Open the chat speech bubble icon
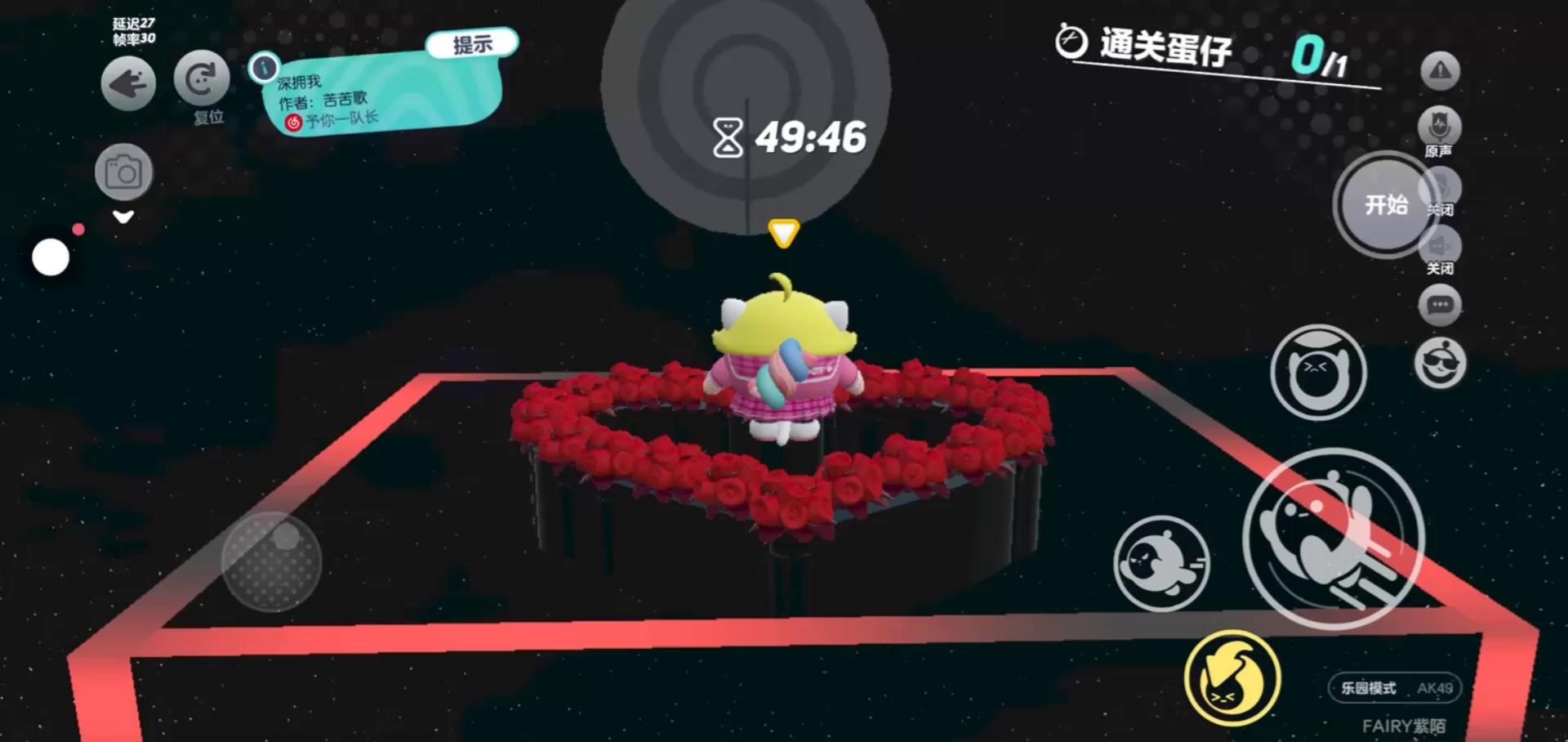This screenshot has height=742, width=1568. point(1440,306)
